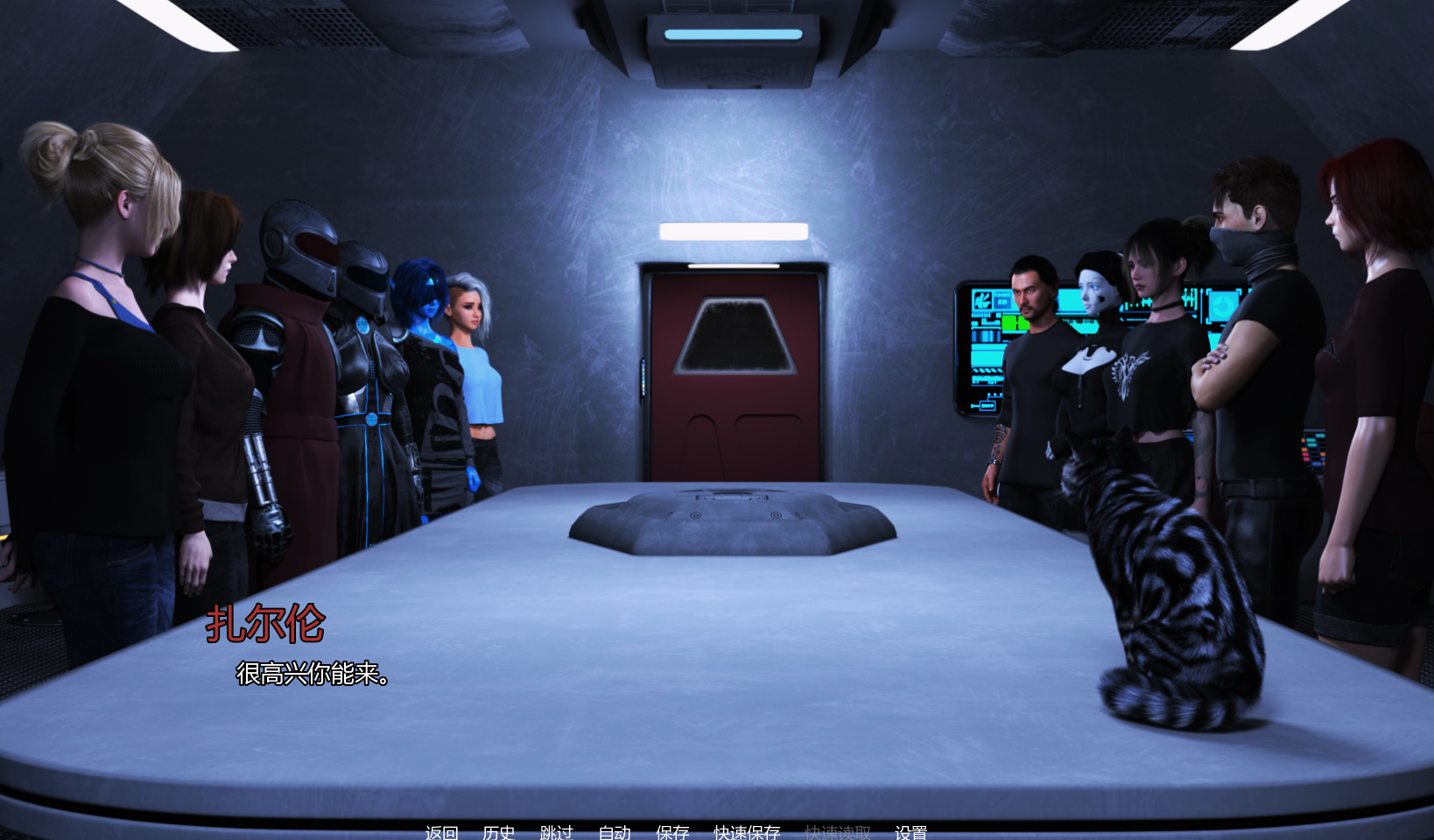This screenshot has height=840, width=1434.
Task: Open the 保存 save screen
Action: point(672,832)
